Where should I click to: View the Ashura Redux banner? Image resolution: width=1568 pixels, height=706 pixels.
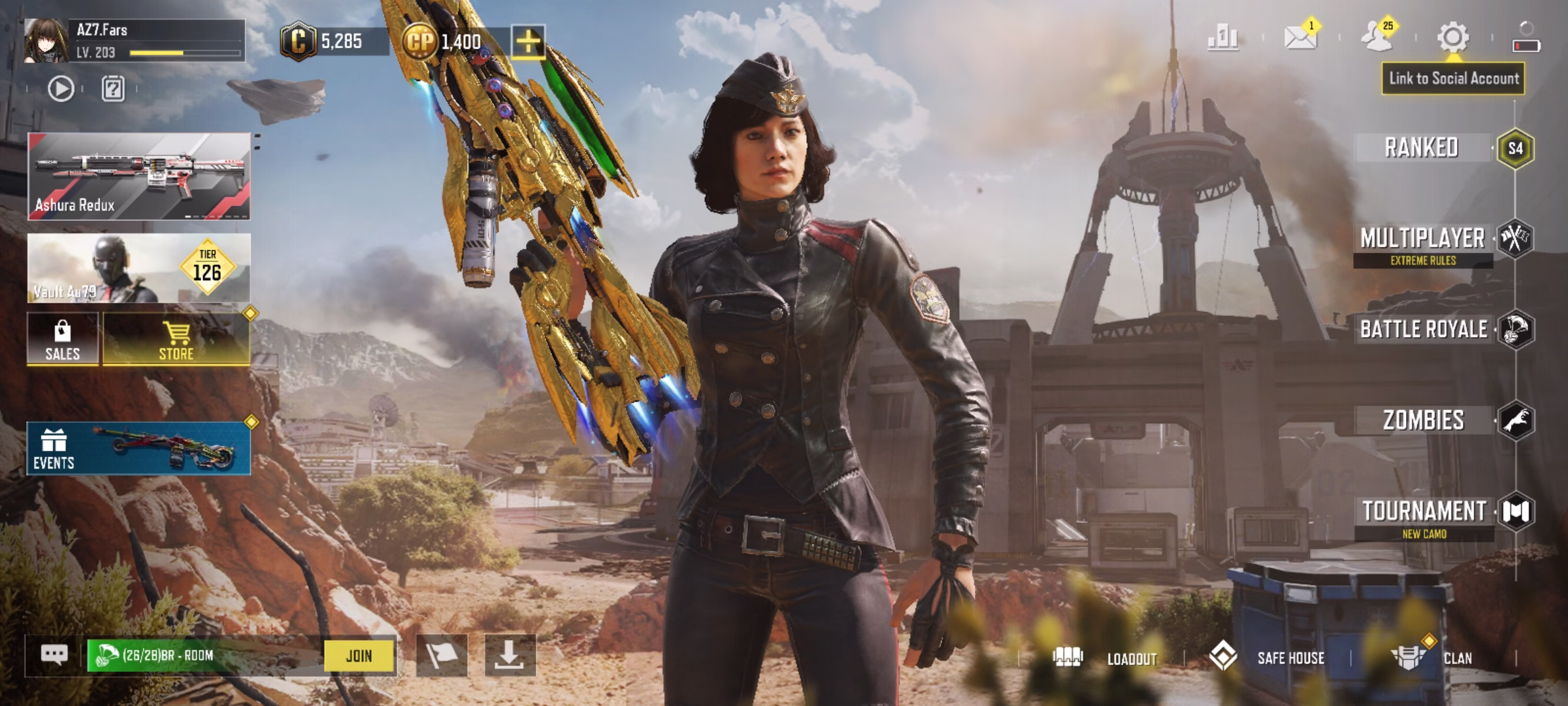[x=139, y=175]
